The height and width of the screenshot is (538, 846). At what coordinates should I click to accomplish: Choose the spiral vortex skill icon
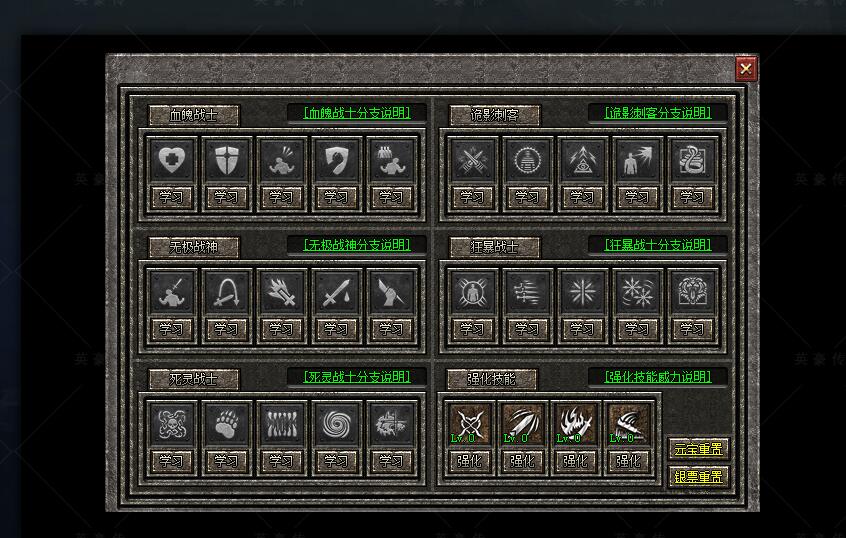coord(336,424)
